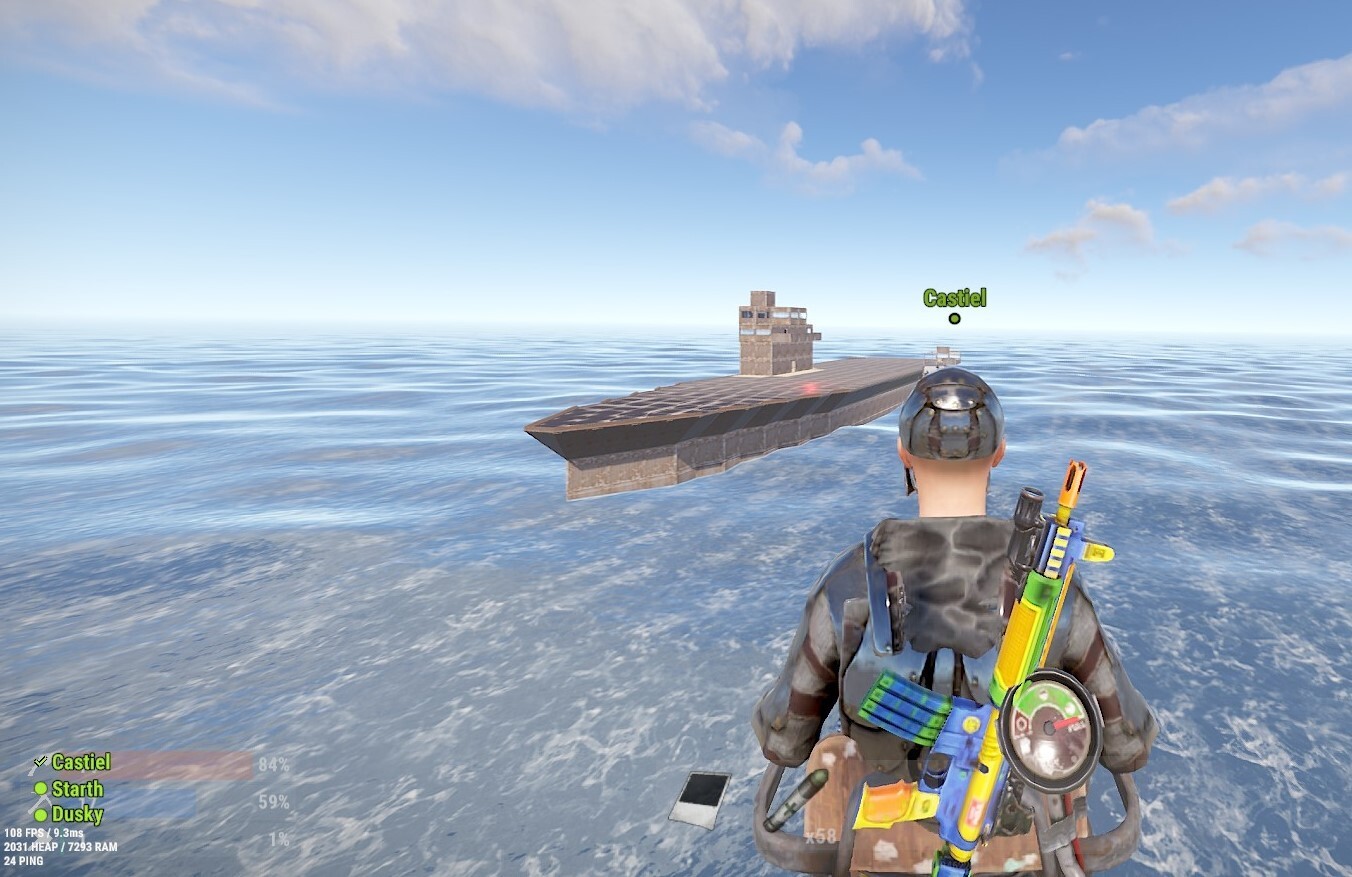Select teammate Starth in the team list

[77, 789]
